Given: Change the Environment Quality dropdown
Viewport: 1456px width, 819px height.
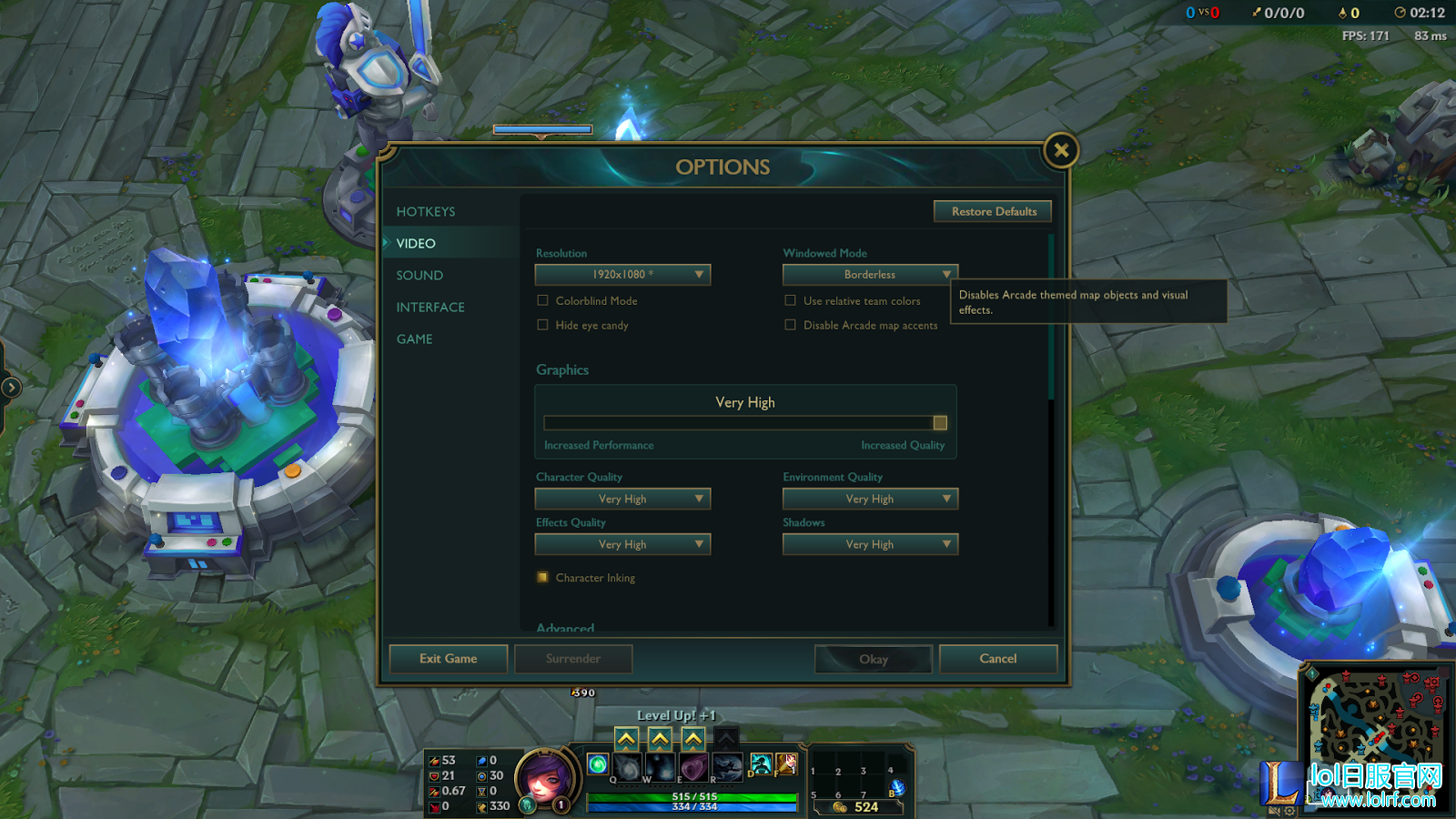Looking at the screenshot, I should coord(870,499).
